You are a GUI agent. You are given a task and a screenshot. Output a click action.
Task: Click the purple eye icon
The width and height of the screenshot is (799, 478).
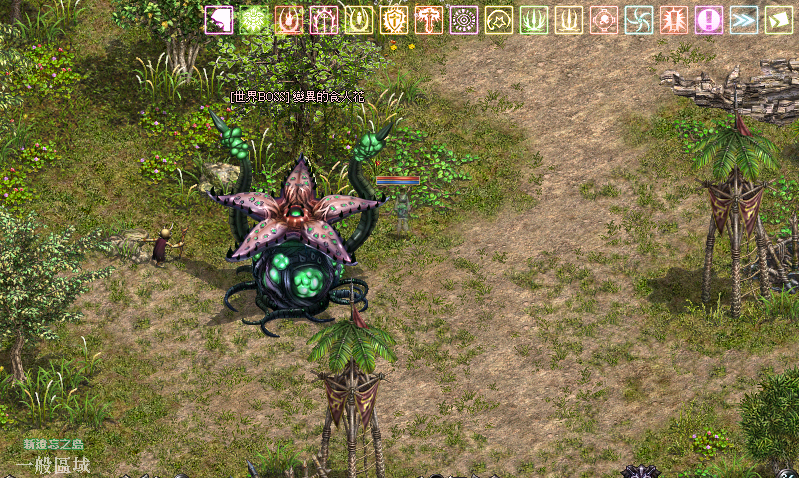(x=464, y=20)
